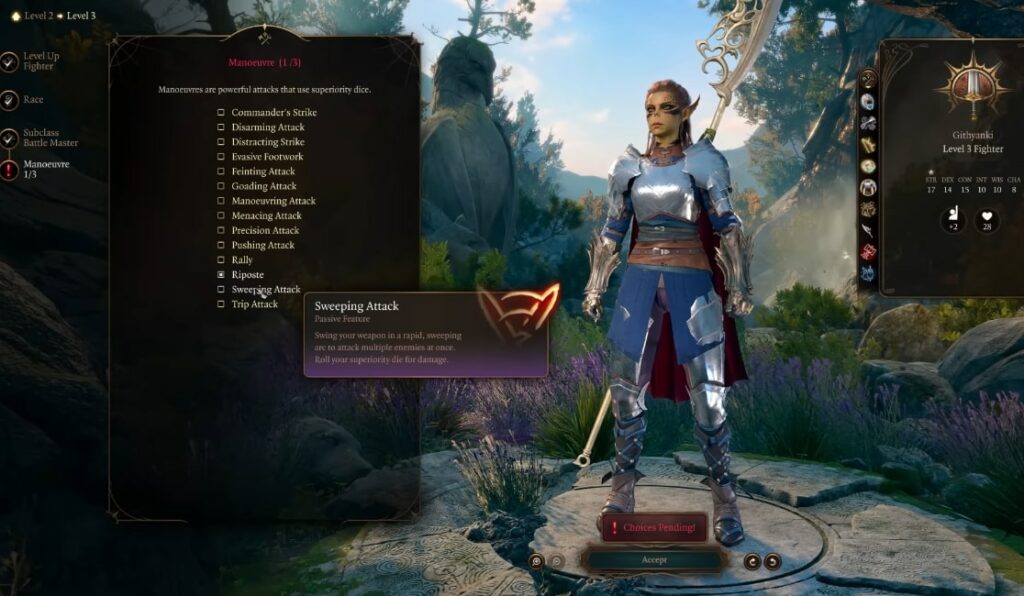Check the Evasive Footwork option
Image resolution: width=1024 pixels, height=596 pixels.
(x=221, y=157)
